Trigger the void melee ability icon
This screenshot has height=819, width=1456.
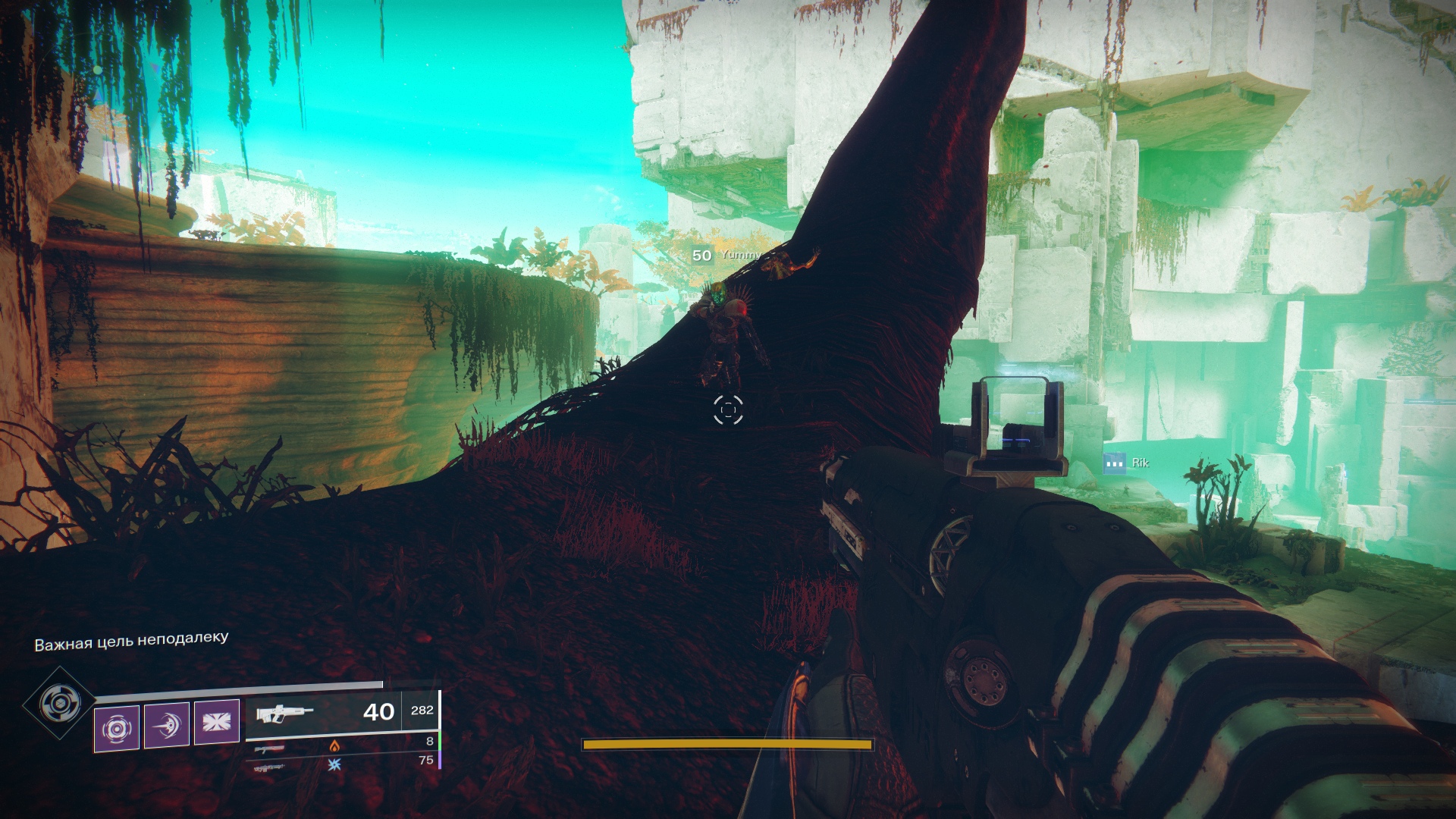(x=167, y=725)
